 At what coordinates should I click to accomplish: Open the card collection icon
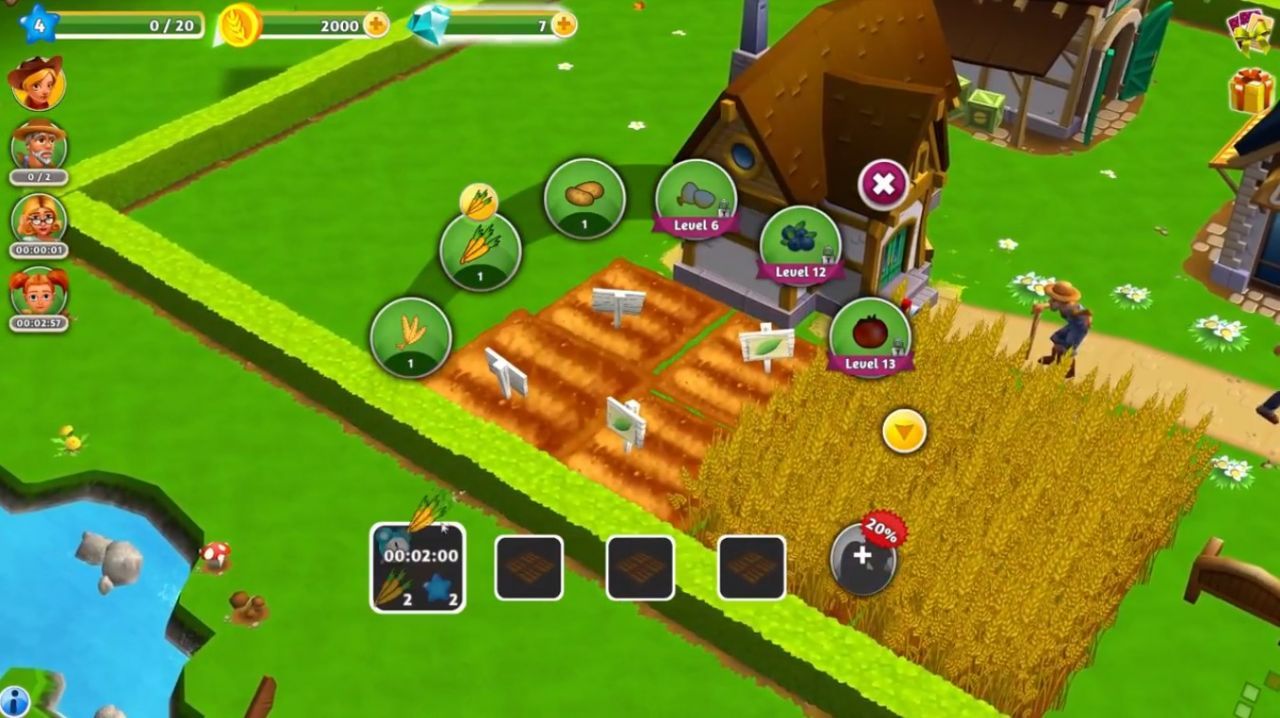point(1251,30)
